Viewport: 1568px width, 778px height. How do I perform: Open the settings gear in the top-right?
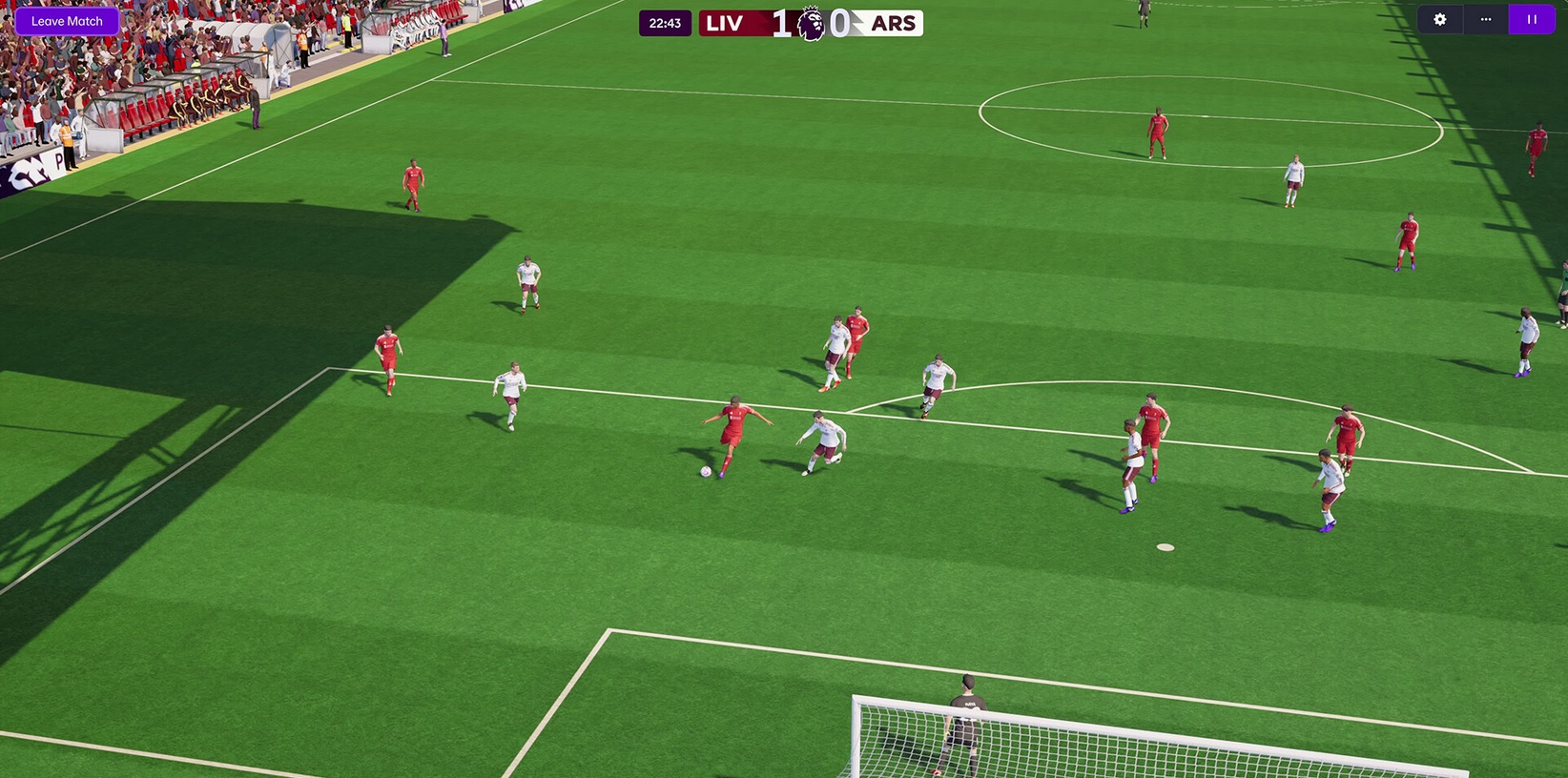coord(1439,19)
